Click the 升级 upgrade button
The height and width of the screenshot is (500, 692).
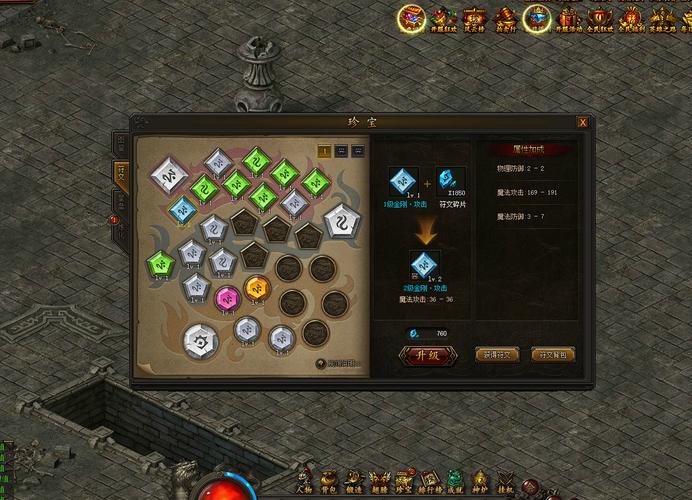(421, 354)
